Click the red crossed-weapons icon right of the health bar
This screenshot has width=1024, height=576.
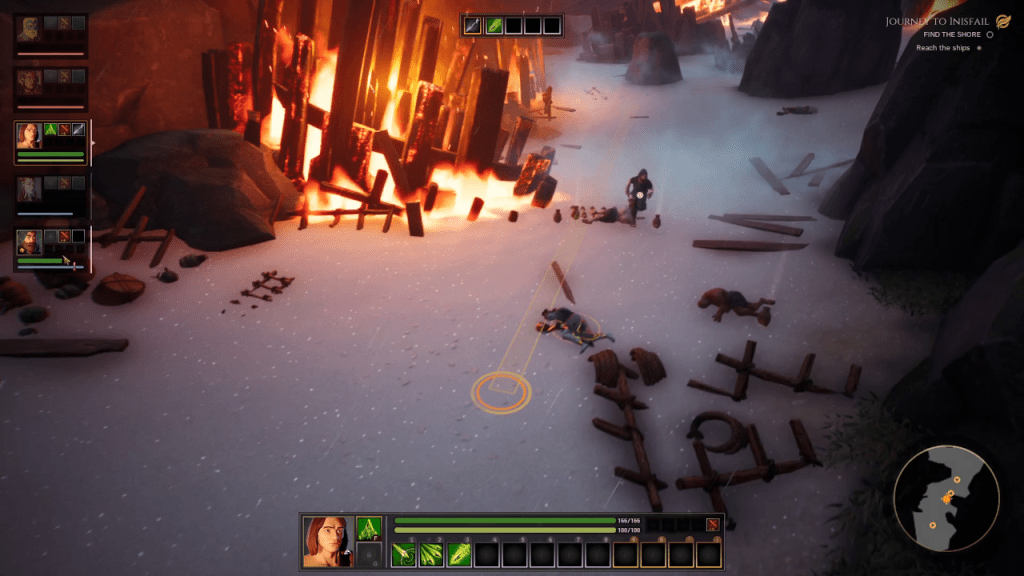pos(712,525)
